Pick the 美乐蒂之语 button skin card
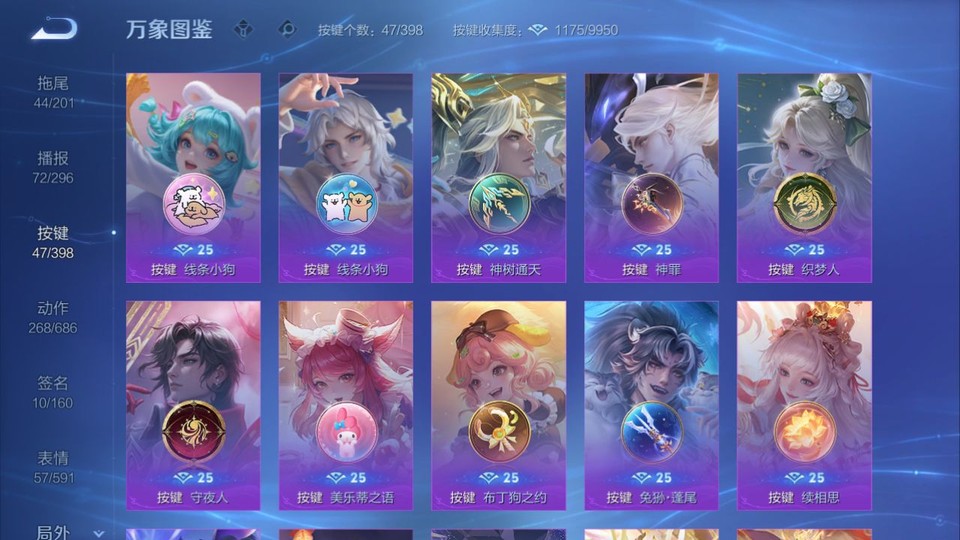Viewport: 960px width, 540px height. 346,406
